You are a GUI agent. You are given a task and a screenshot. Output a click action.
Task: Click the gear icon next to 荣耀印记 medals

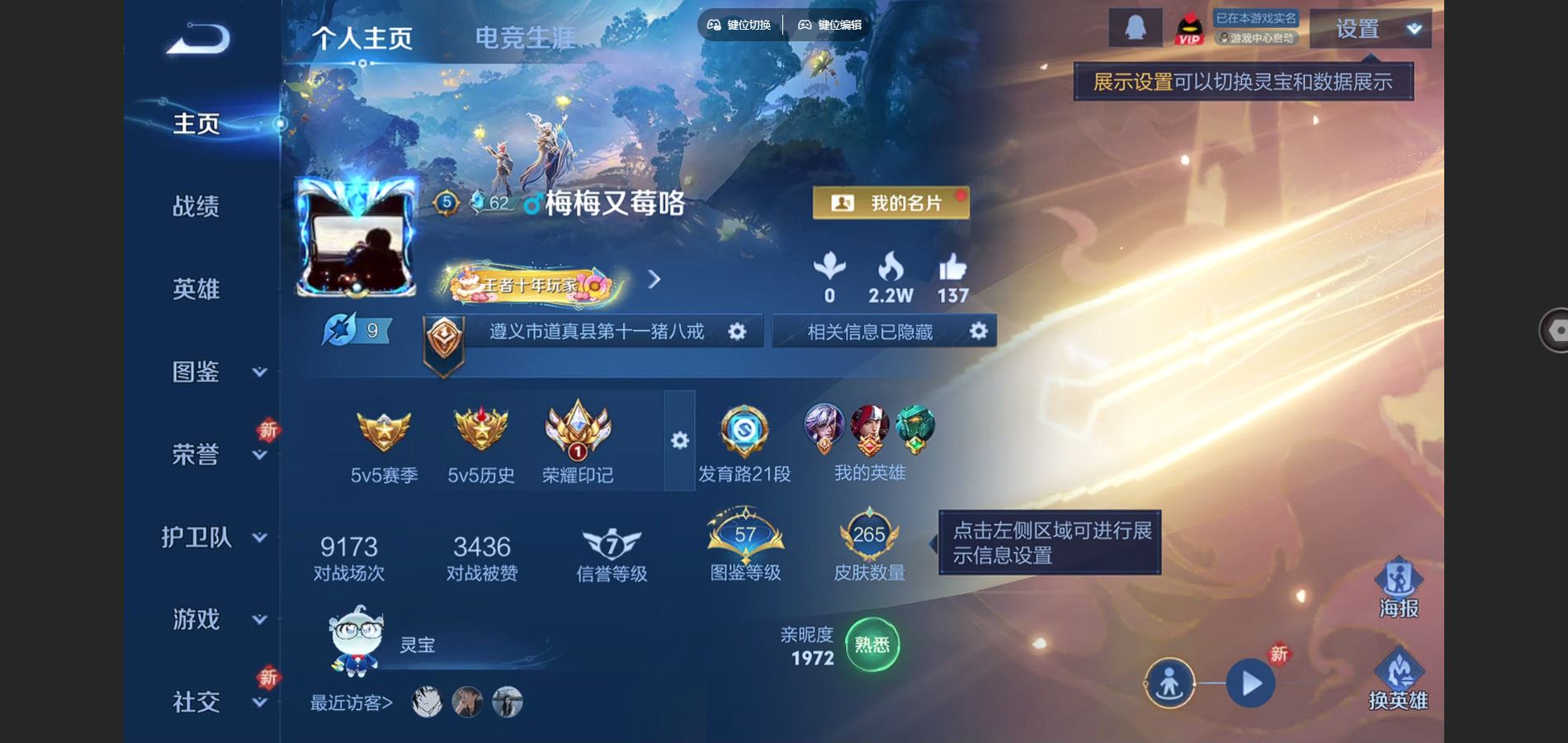coord(679,442)
